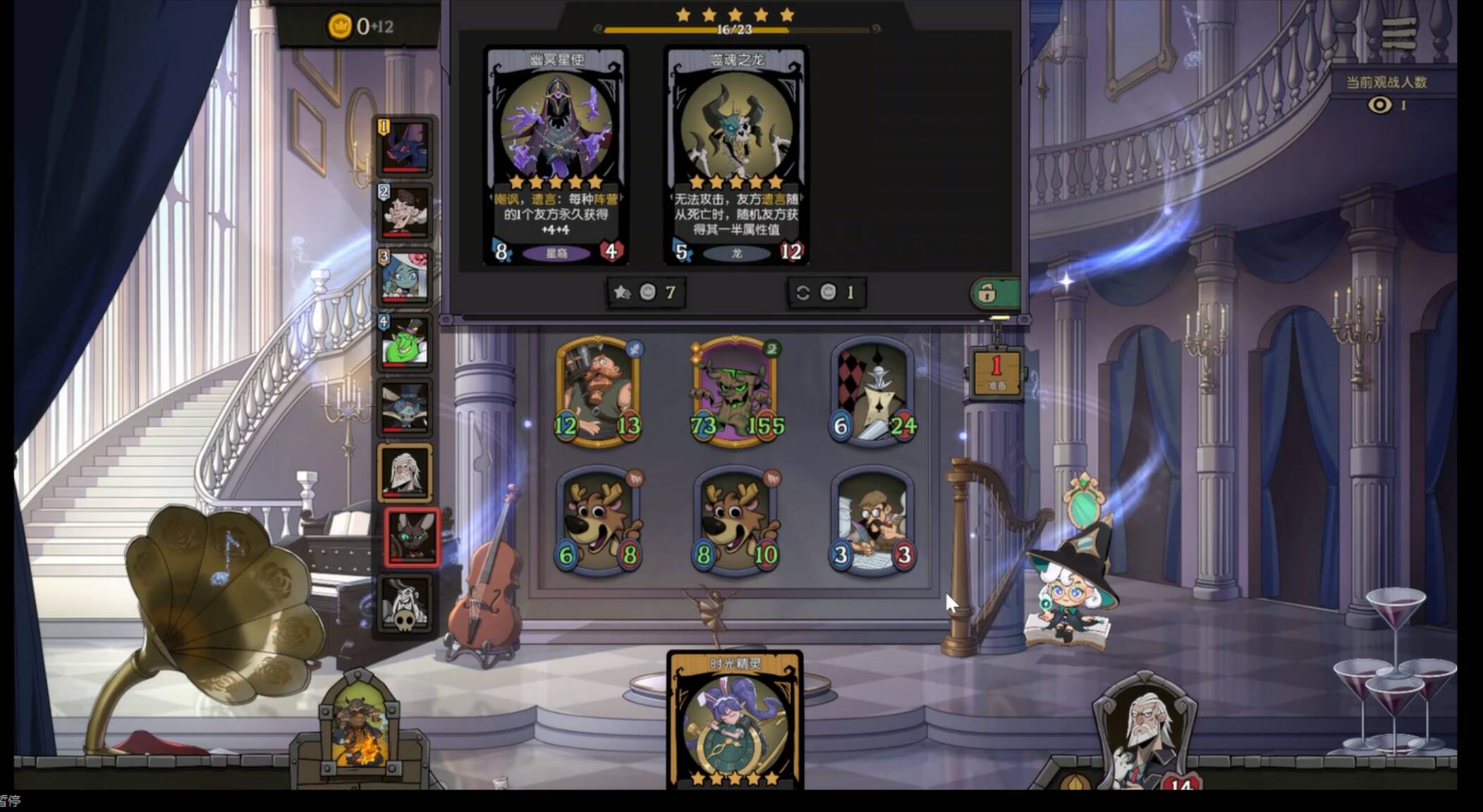This screenshot has width=1483, height=812.
Task: View the green goblin player portrait
Action: [x=405, y=343]
